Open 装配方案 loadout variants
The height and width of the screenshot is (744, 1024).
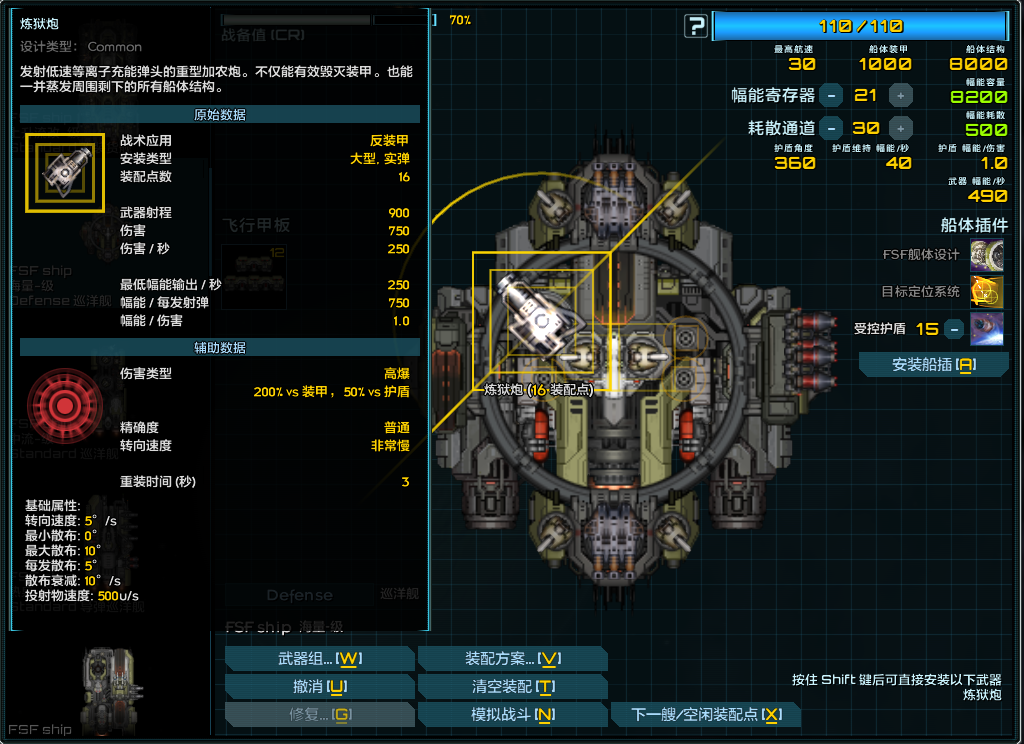pos(512,658)
